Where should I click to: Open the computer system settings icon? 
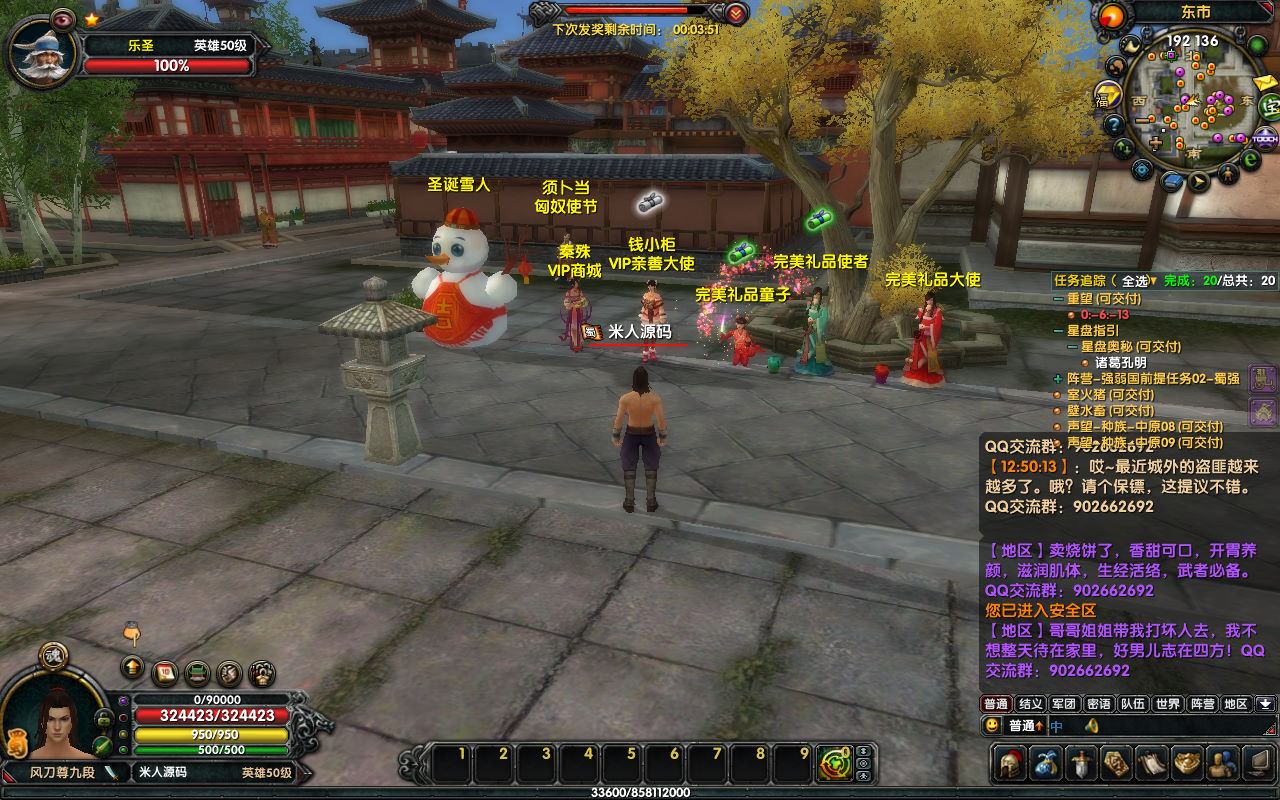1260,764
